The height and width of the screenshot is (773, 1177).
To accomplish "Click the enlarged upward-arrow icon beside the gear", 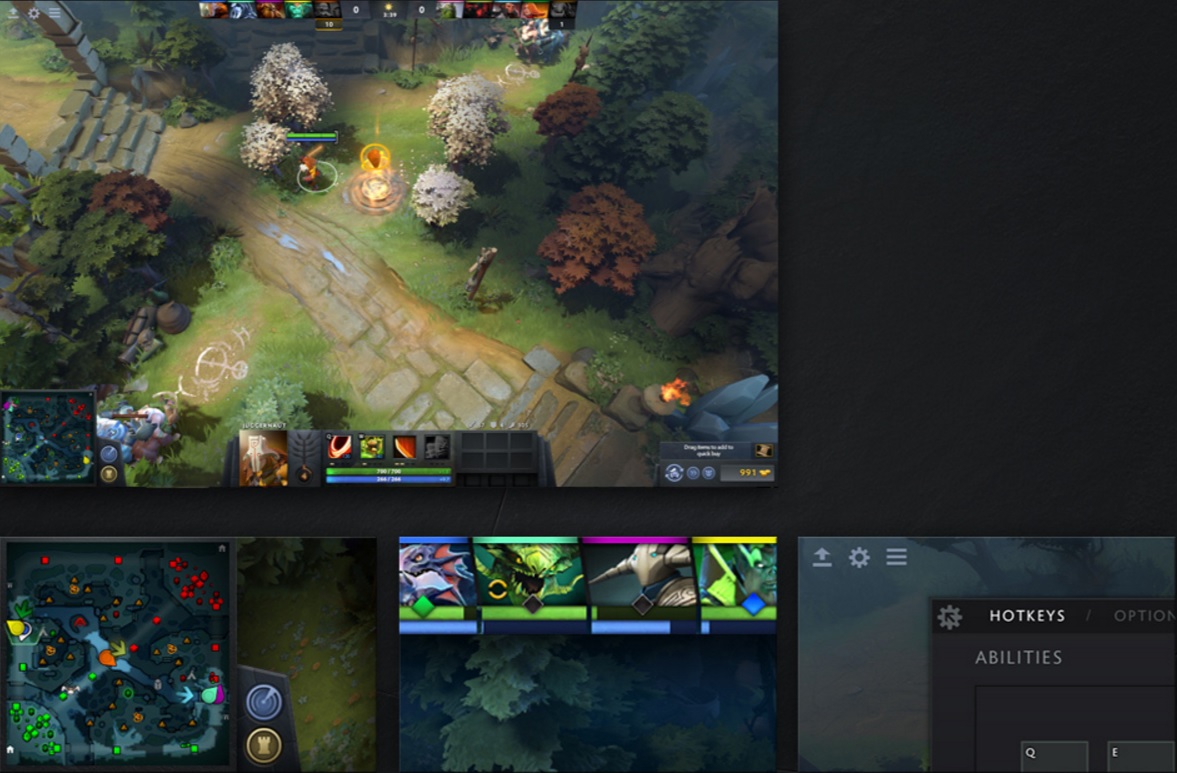I will point(822,557).
